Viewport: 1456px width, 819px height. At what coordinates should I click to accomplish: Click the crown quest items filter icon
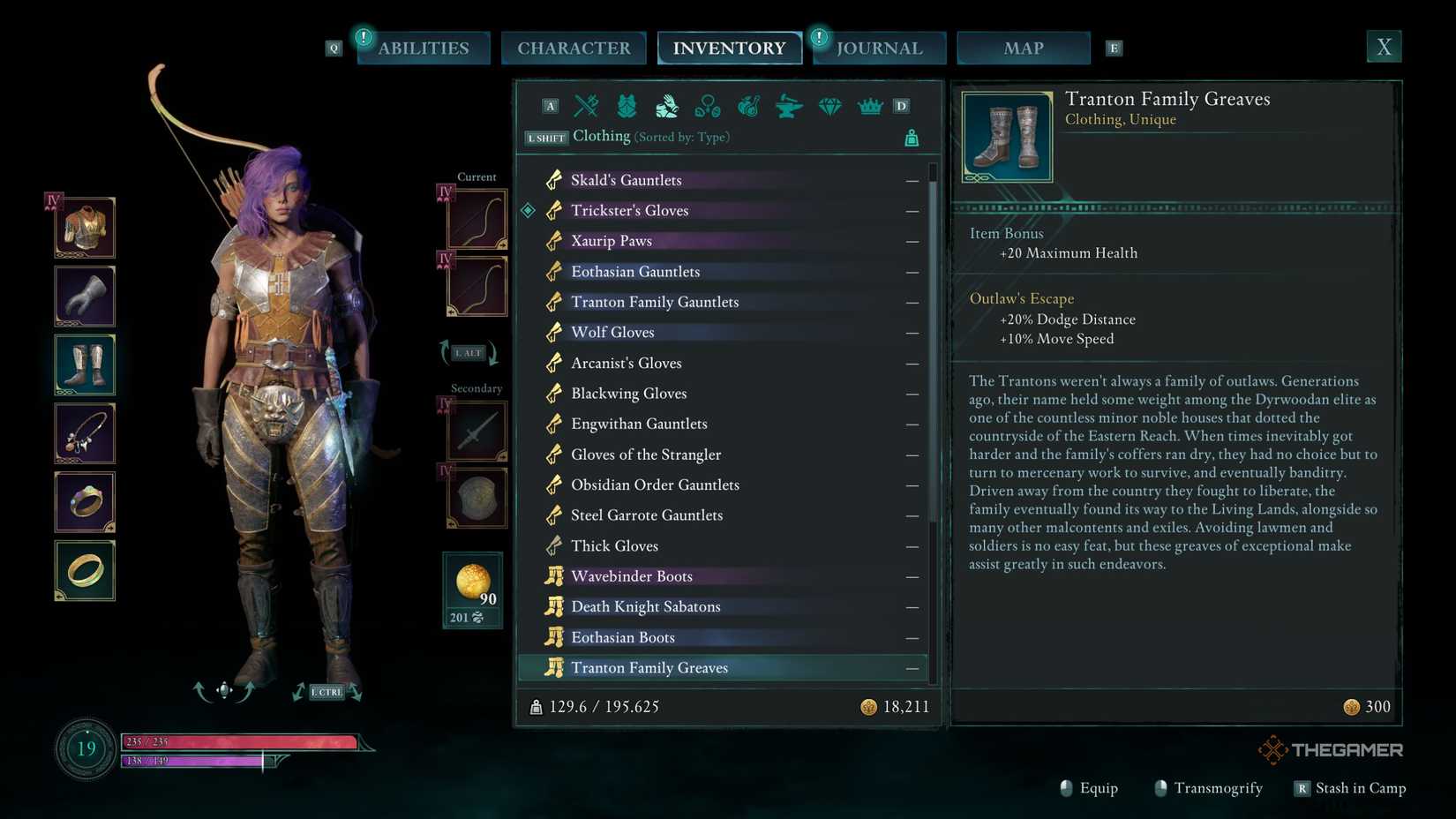point(870,106)
